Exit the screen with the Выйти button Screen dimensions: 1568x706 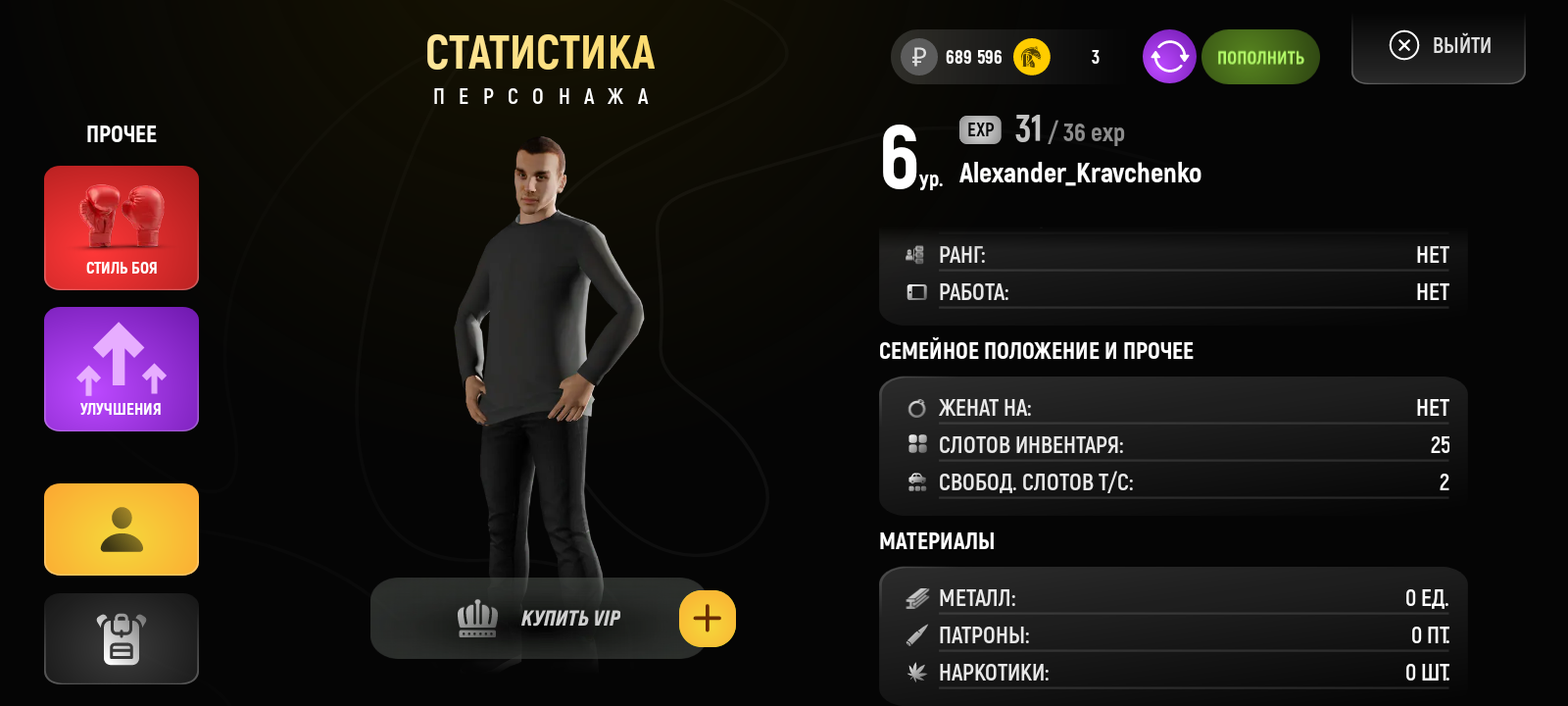(x=1439, y=46)
